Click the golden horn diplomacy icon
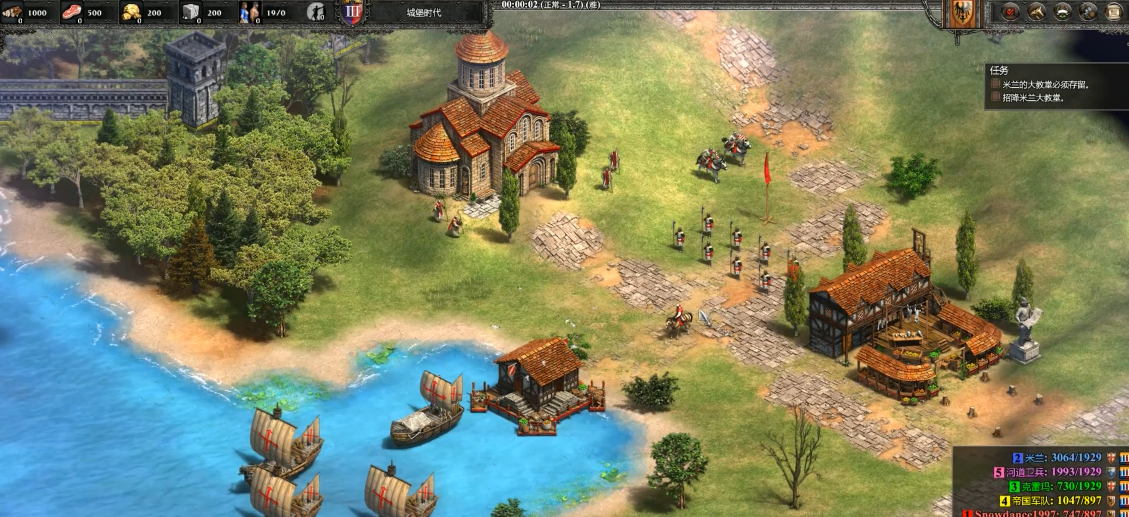1129x517 pixels. click(1037, 12)
